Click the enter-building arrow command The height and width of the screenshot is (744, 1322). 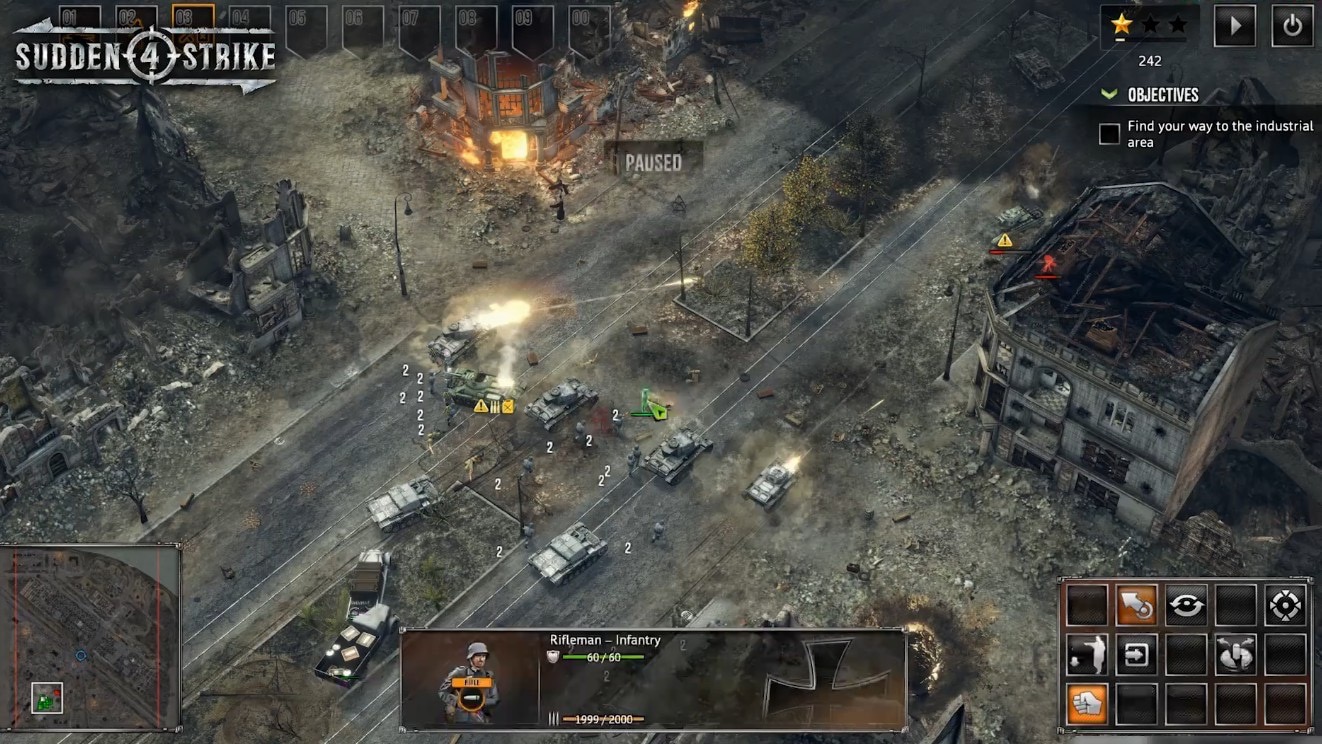(1136, 654)
